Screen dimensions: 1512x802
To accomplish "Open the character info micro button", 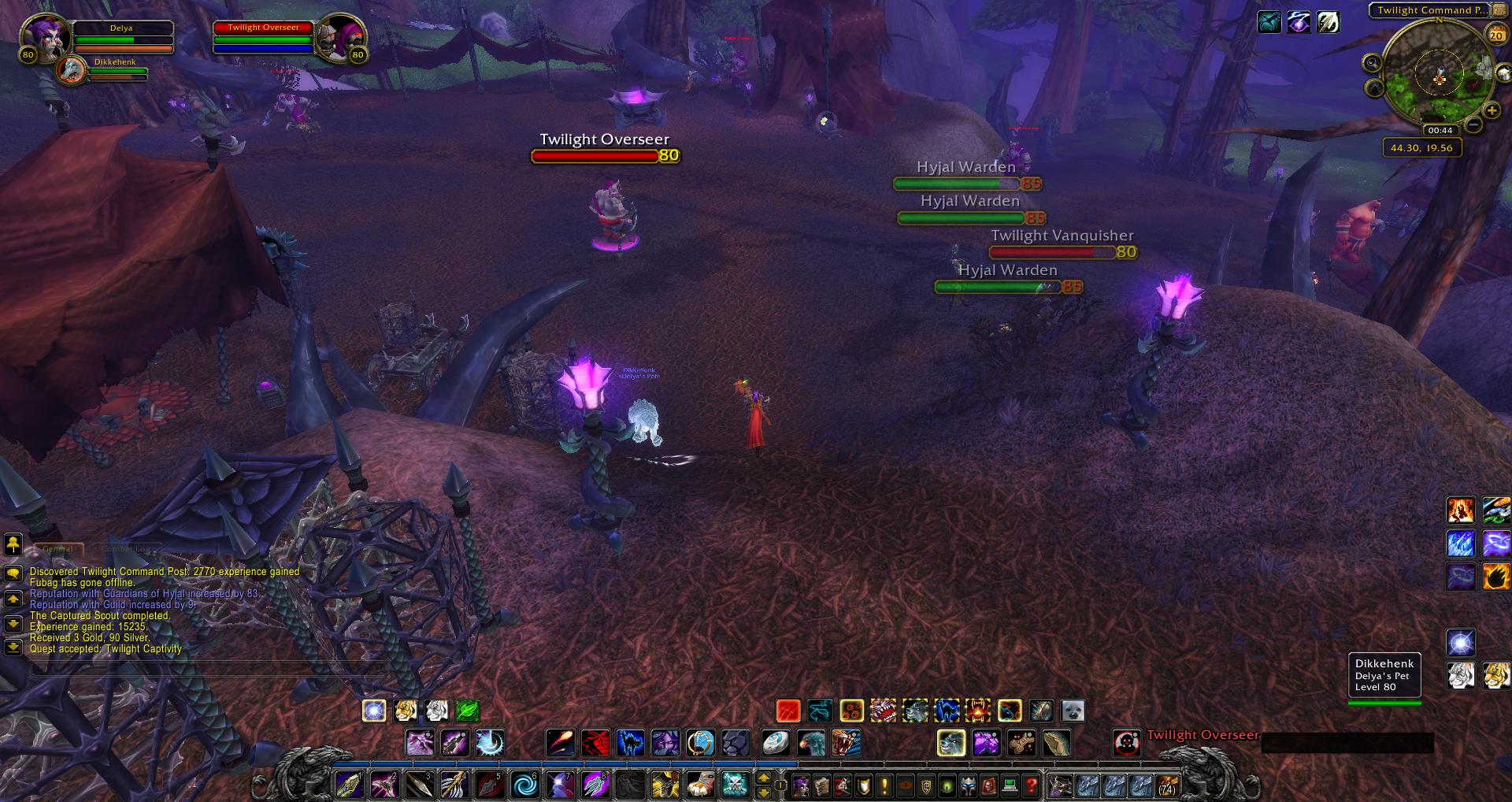I will coord(802,785).
